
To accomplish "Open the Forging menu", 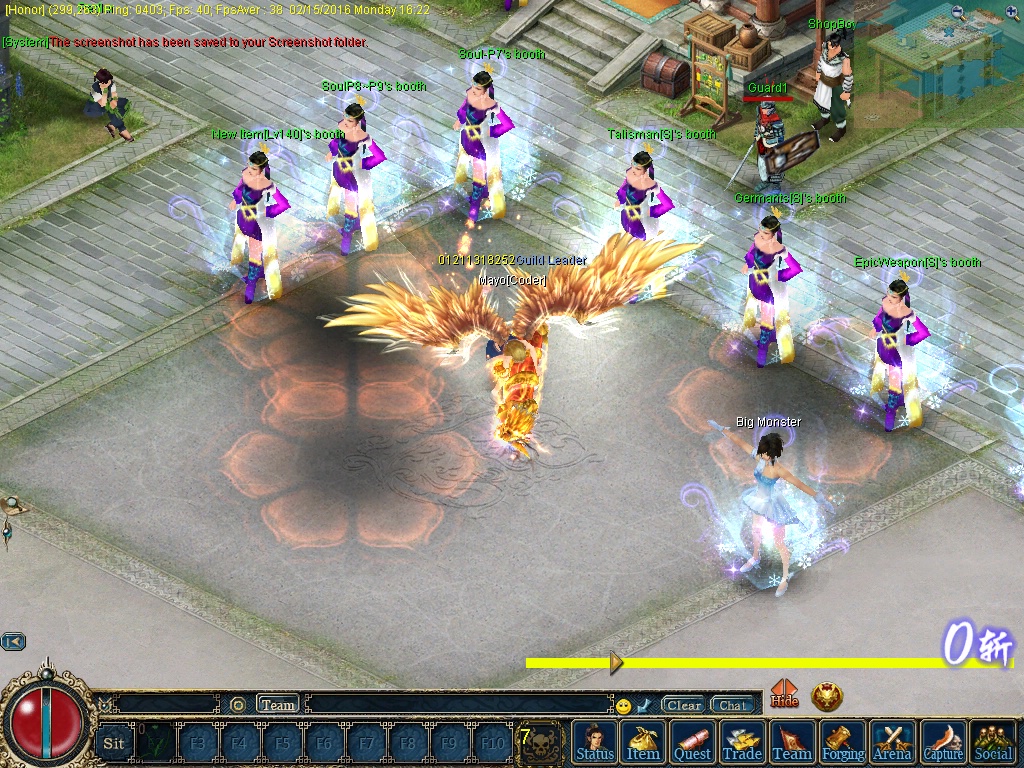I will pos(843,742).
